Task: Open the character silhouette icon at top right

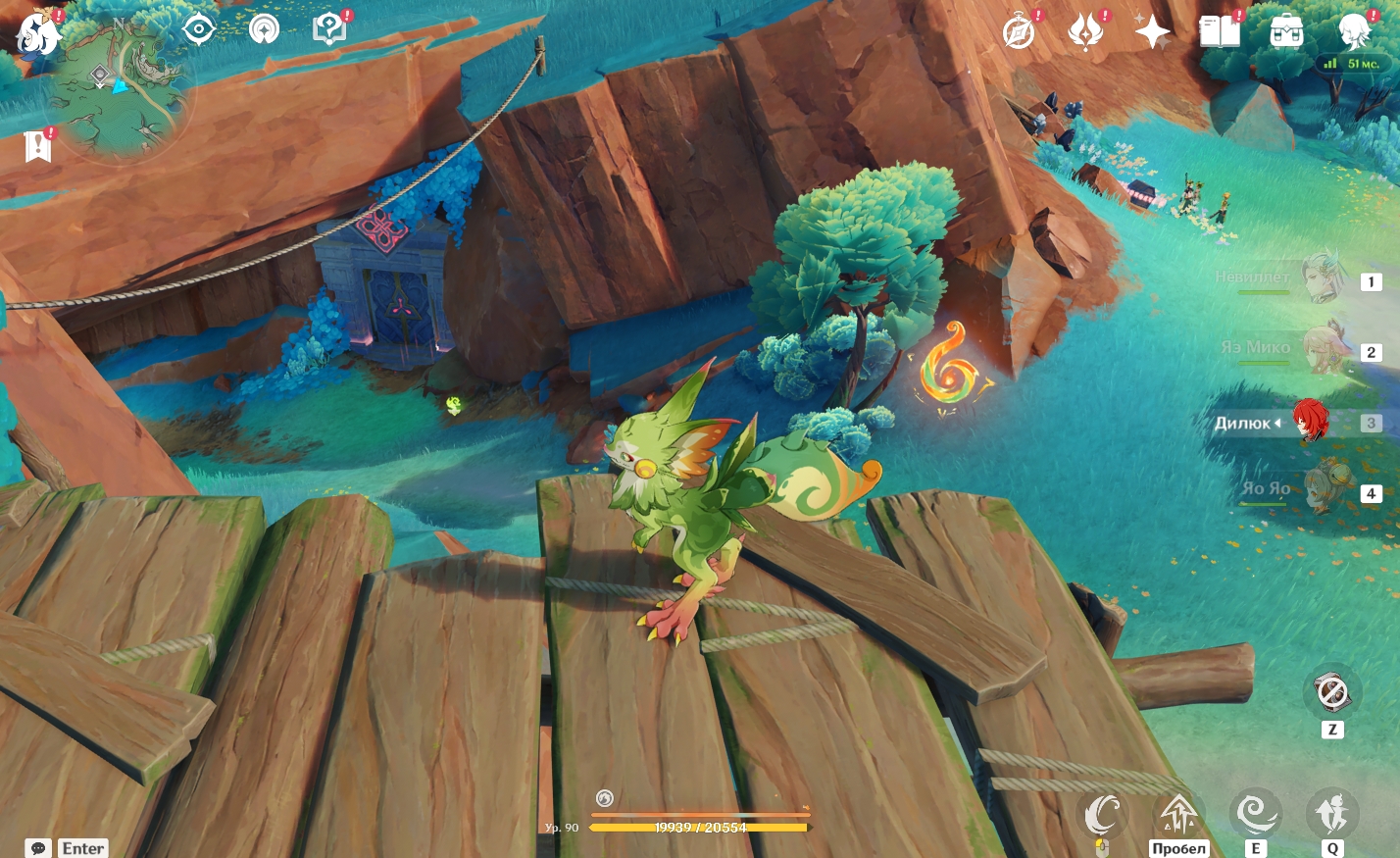Action: click(x=1356, y=31)
